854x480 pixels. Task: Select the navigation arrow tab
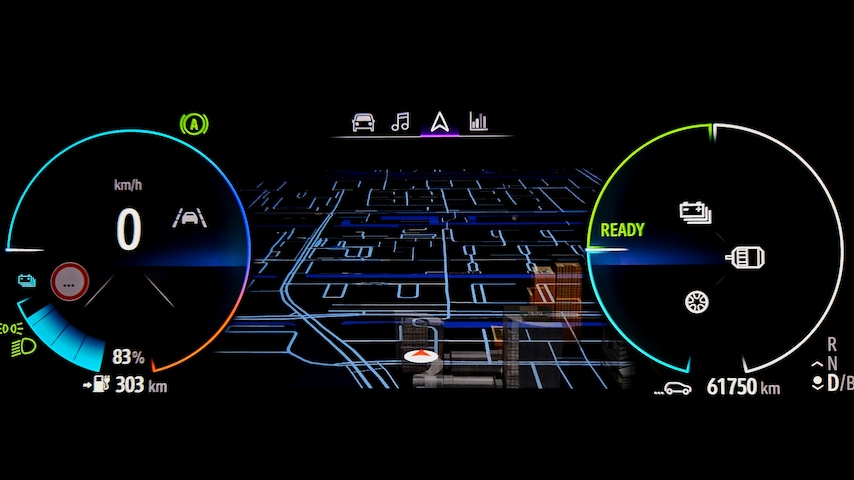(x=439, y=122)
